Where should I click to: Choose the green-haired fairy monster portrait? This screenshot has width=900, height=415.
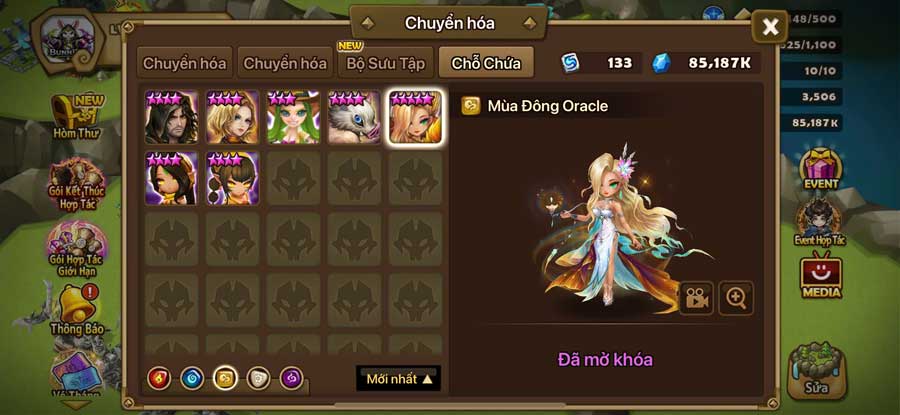[x=293, y=118]
